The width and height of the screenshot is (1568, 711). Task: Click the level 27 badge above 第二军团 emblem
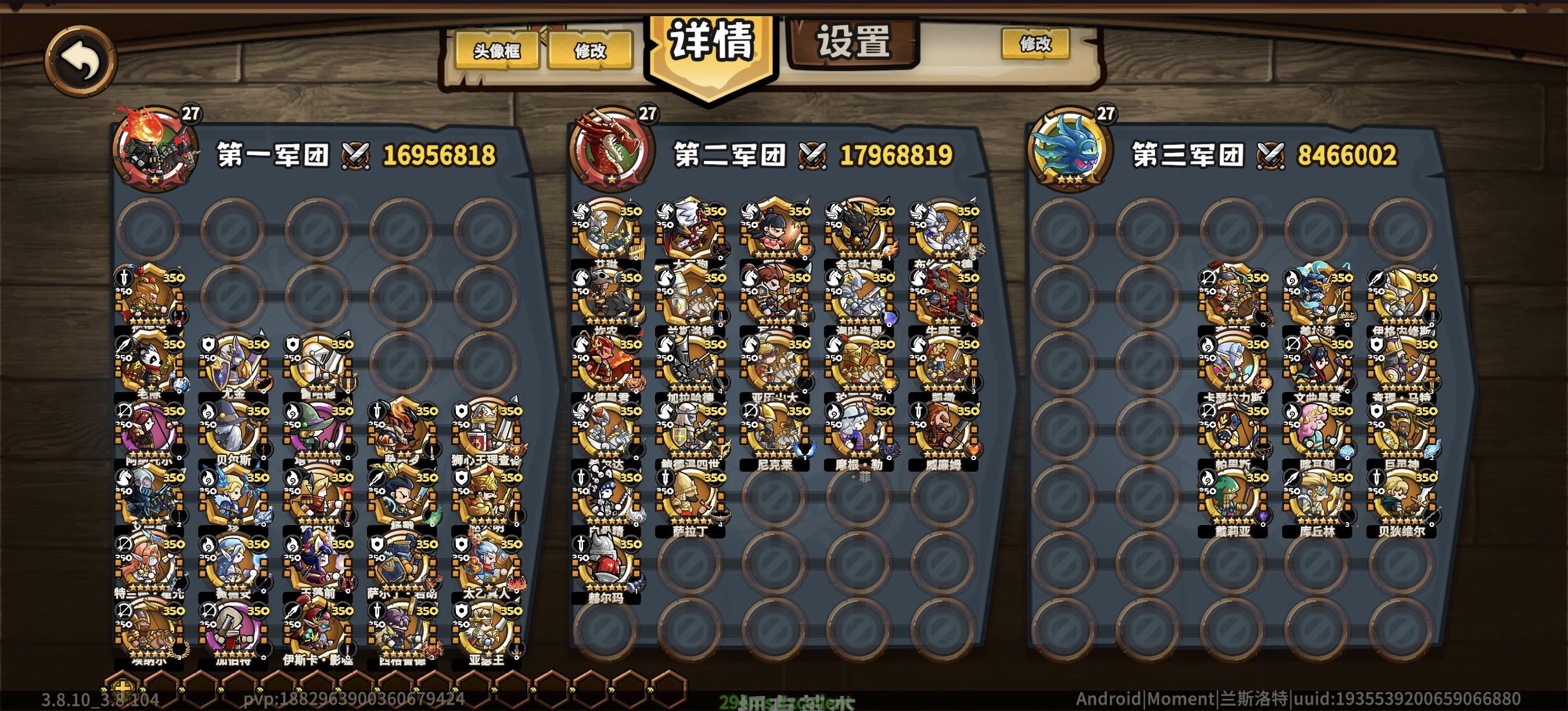[647, 113]
